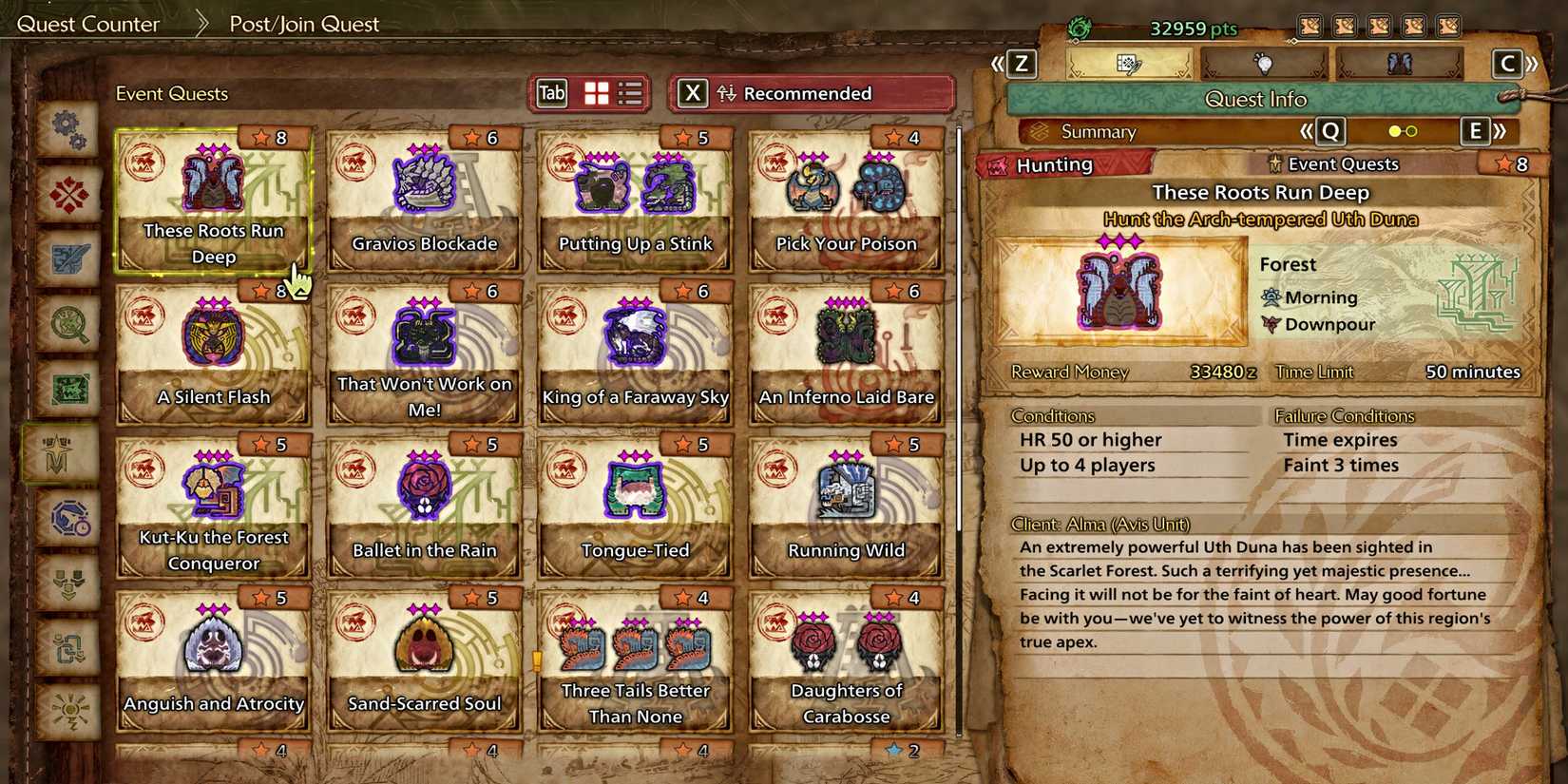This screenshot has width=1568, height=784.
Task: Select the second summary page dot
Action: pos(1410,133)
